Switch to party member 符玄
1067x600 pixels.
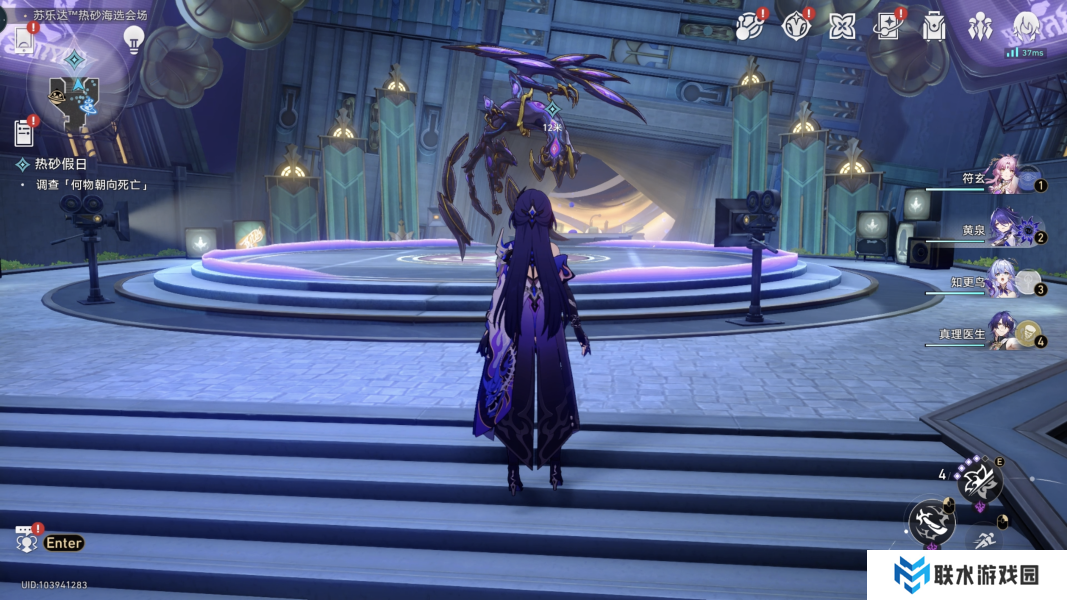(1010, 176)
